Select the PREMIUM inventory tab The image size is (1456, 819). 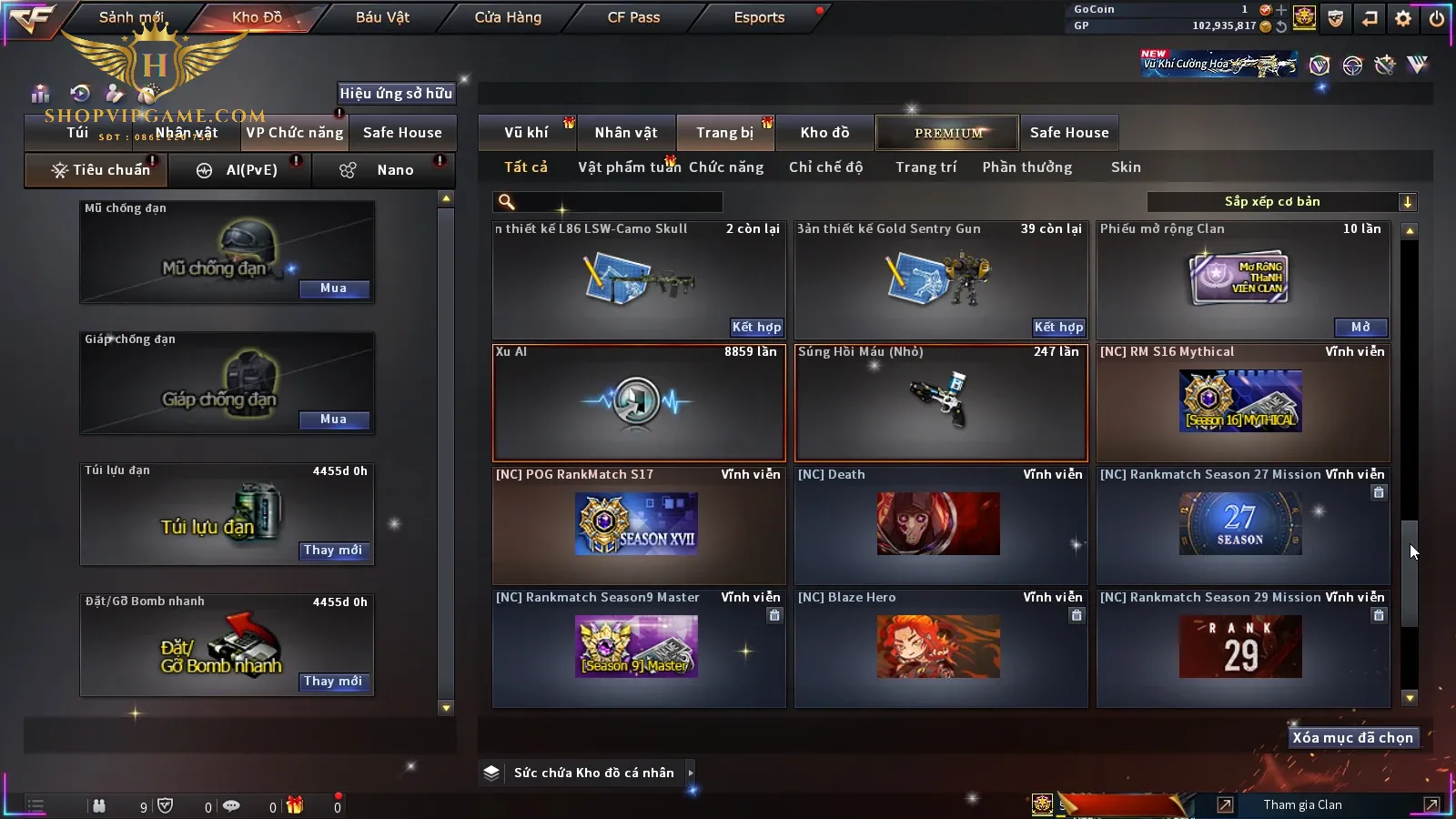(x=947, y=133)
